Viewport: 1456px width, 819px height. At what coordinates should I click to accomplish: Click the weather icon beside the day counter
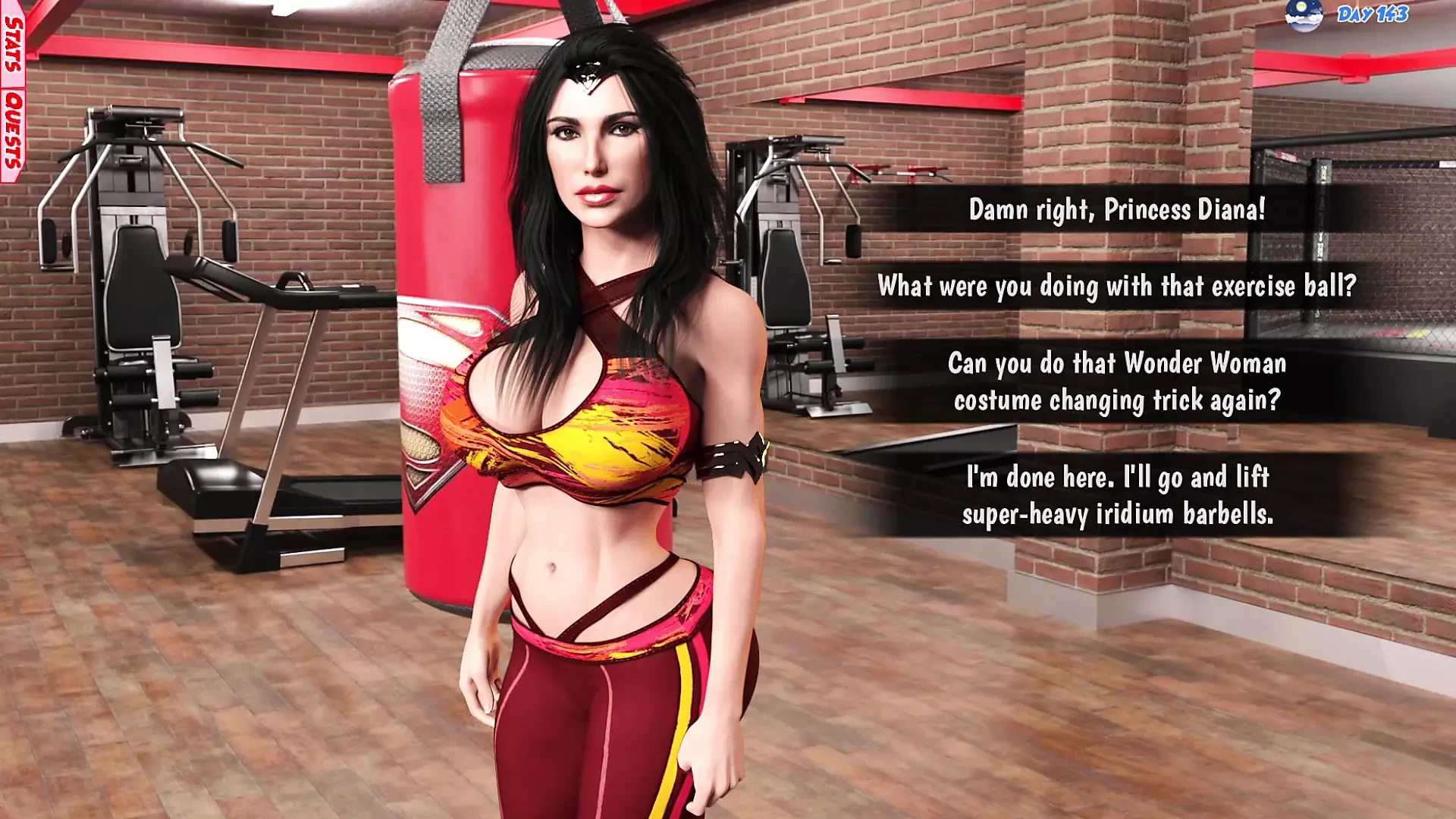click(1304, 15)
